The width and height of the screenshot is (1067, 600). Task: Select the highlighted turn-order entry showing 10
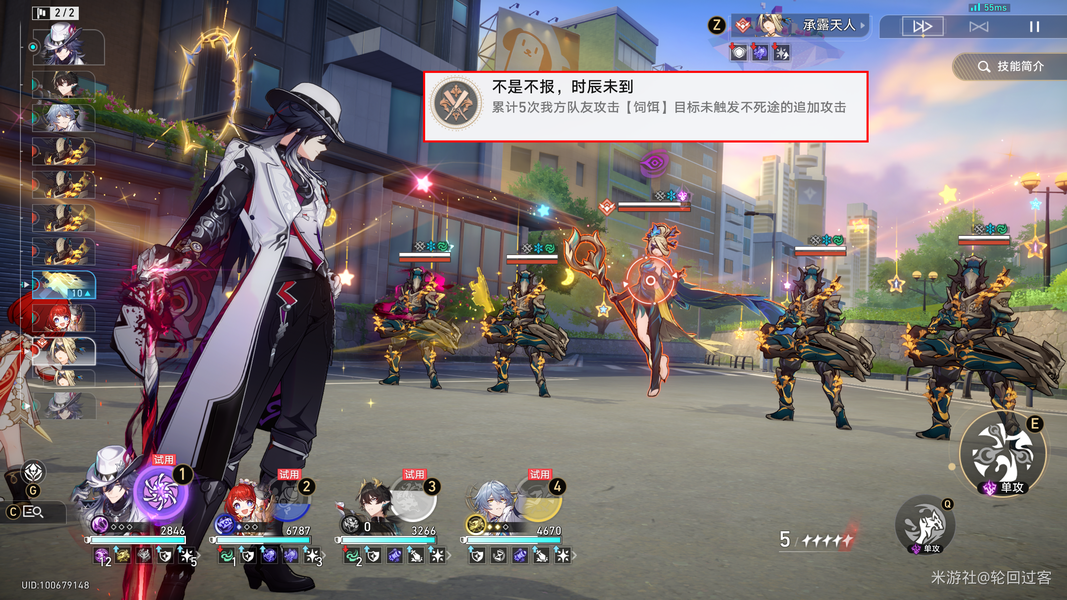pyautogui.click(x=64, y=287)
